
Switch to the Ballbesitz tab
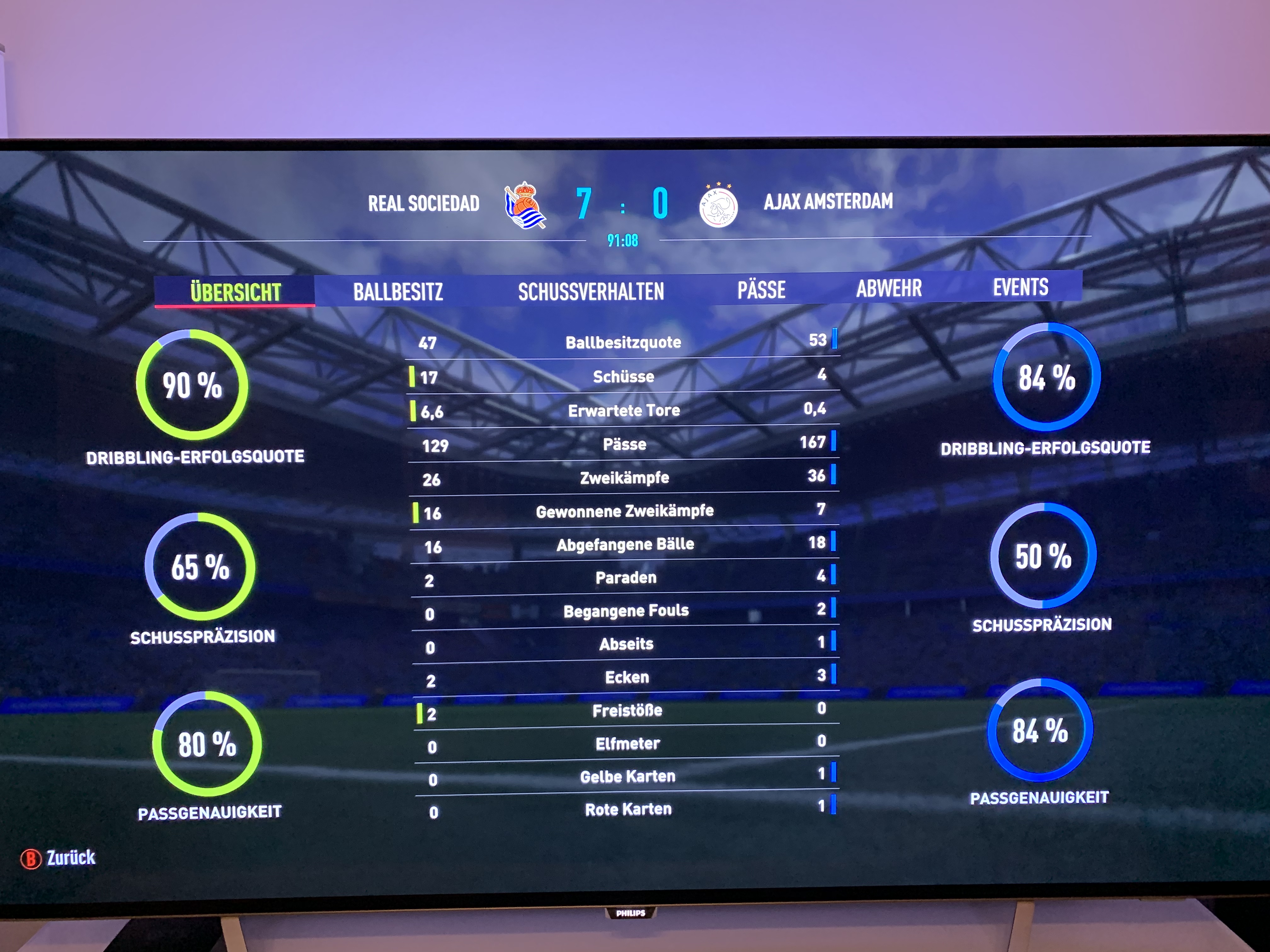tap(398, 292)
